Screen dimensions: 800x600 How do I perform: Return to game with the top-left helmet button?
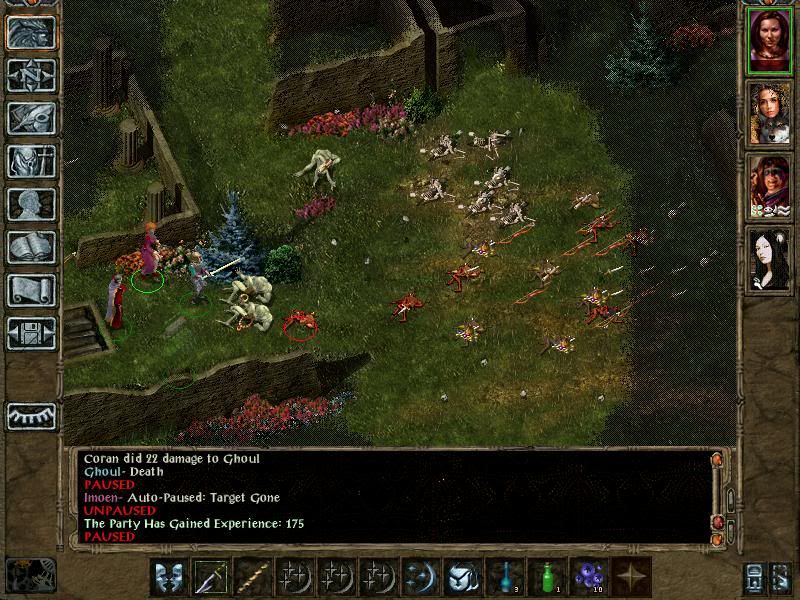(x=31, y=32)
